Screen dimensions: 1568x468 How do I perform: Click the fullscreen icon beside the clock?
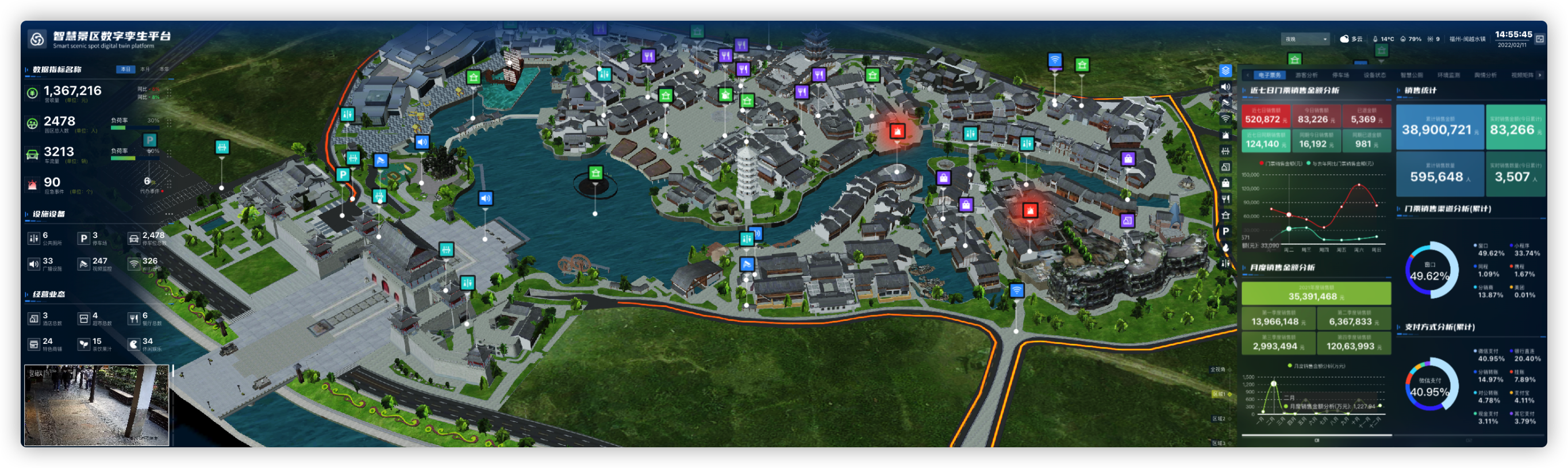(x=1539, y=39)
